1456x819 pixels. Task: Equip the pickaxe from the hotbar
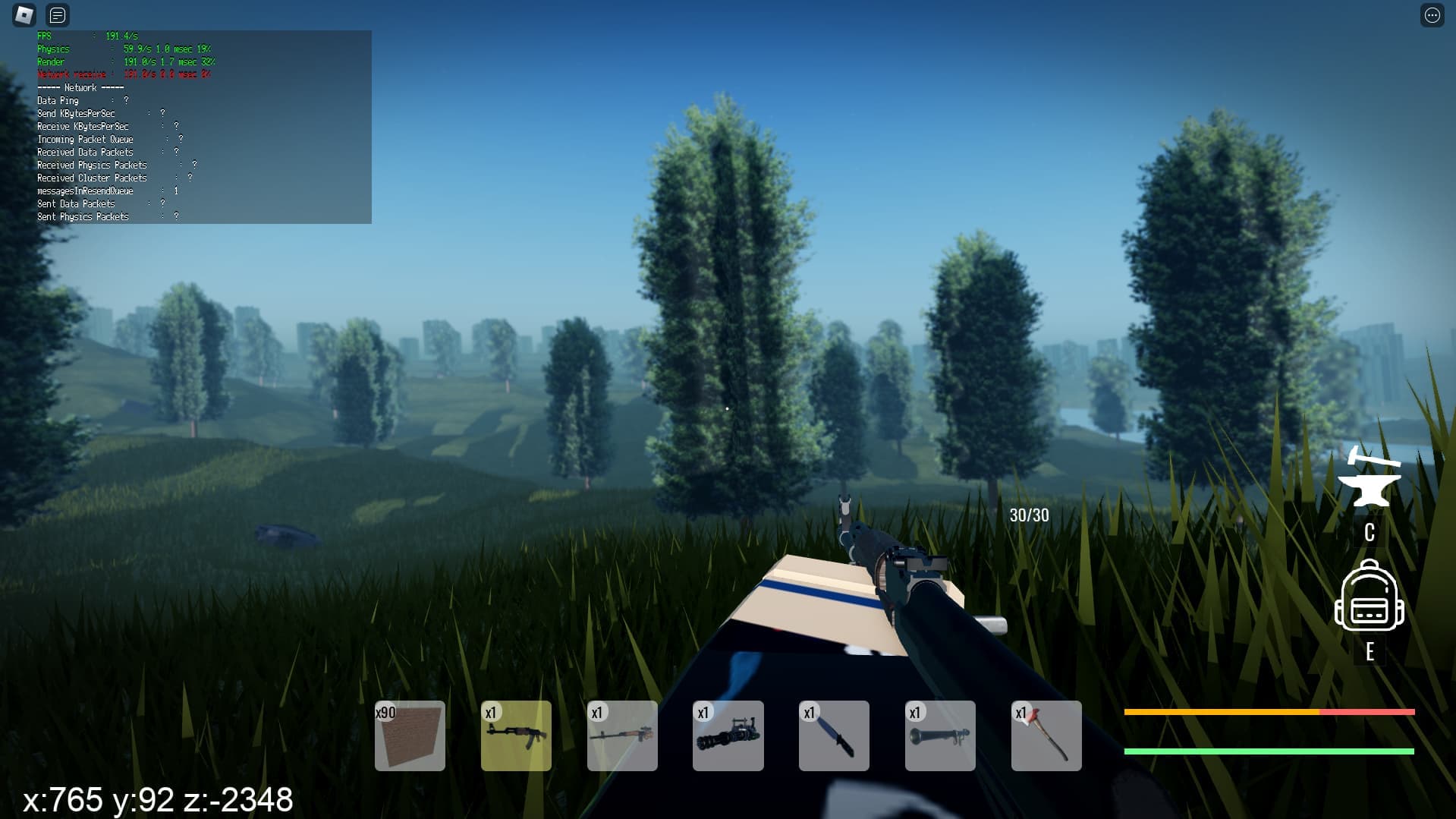(1046, 736)
